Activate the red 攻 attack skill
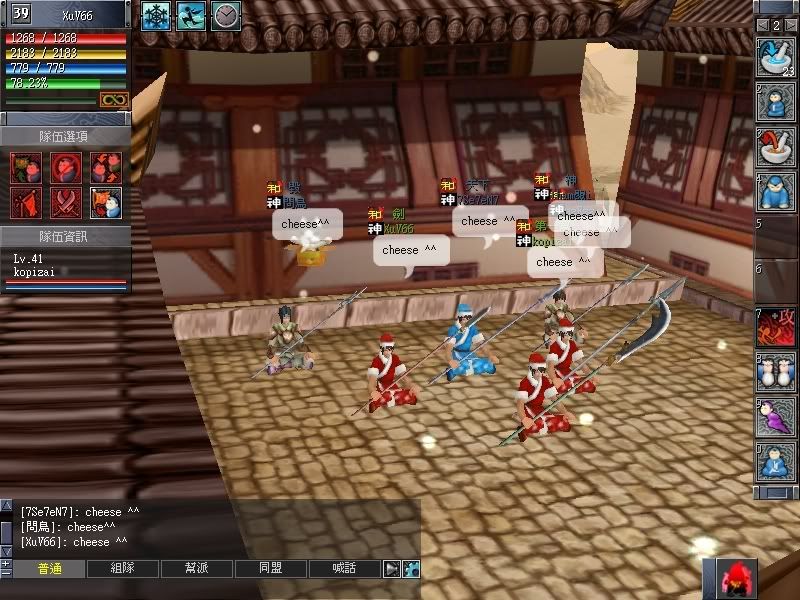 click(x=775, y=327)
